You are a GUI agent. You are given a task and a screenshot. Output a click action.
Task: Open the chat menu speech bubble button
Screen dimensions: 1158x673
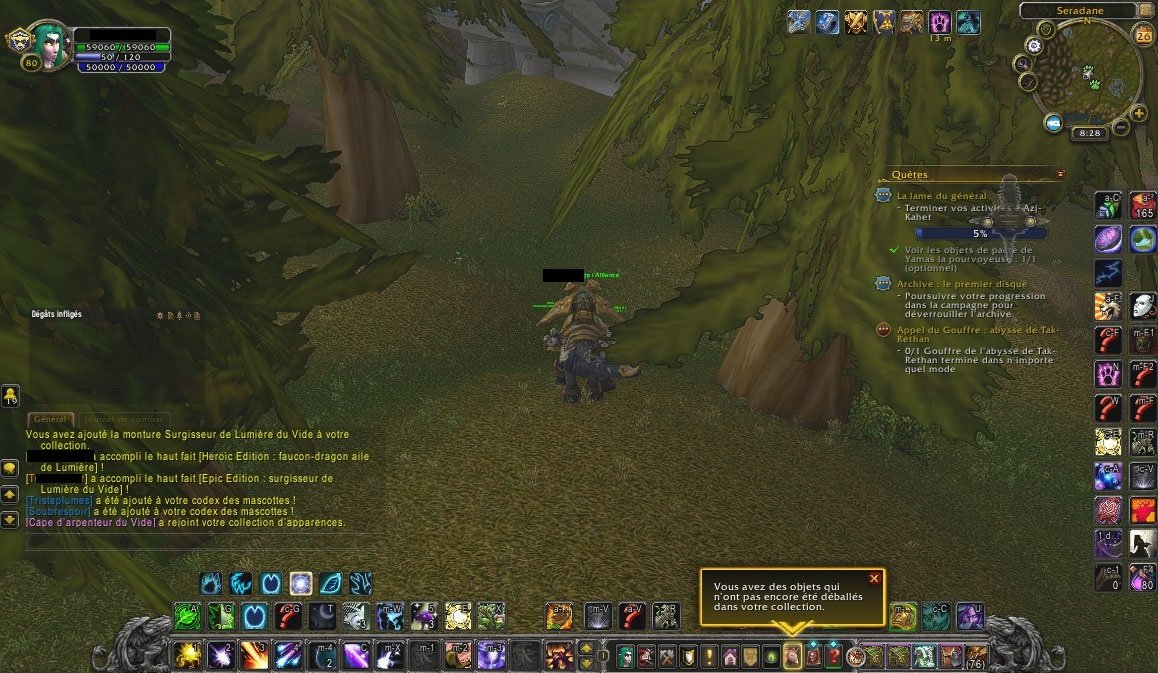pyautogui.click(x=10, y=467)
